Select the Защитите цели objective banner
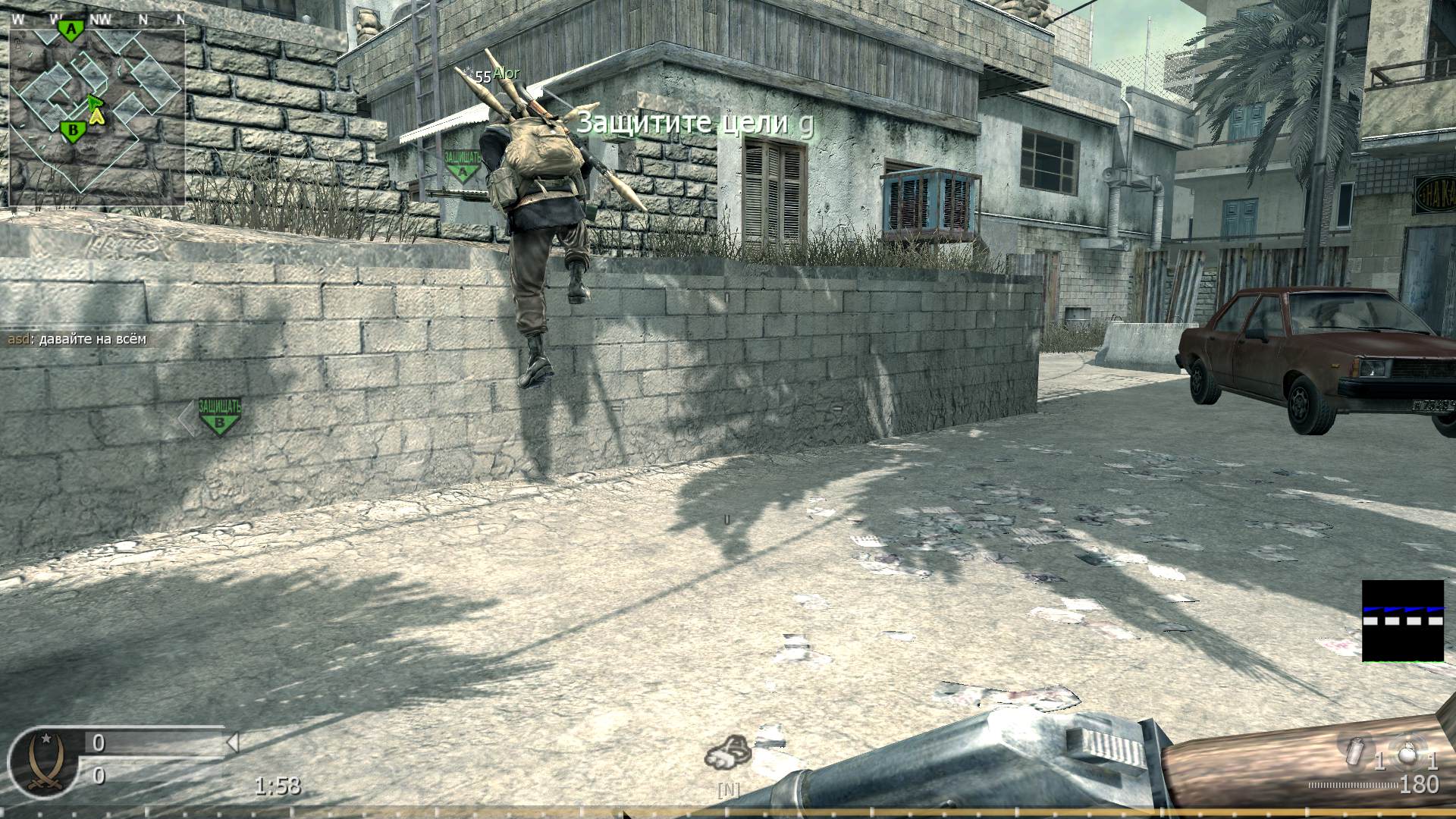This screenshot has height=819, width=1456. point(694,122)
